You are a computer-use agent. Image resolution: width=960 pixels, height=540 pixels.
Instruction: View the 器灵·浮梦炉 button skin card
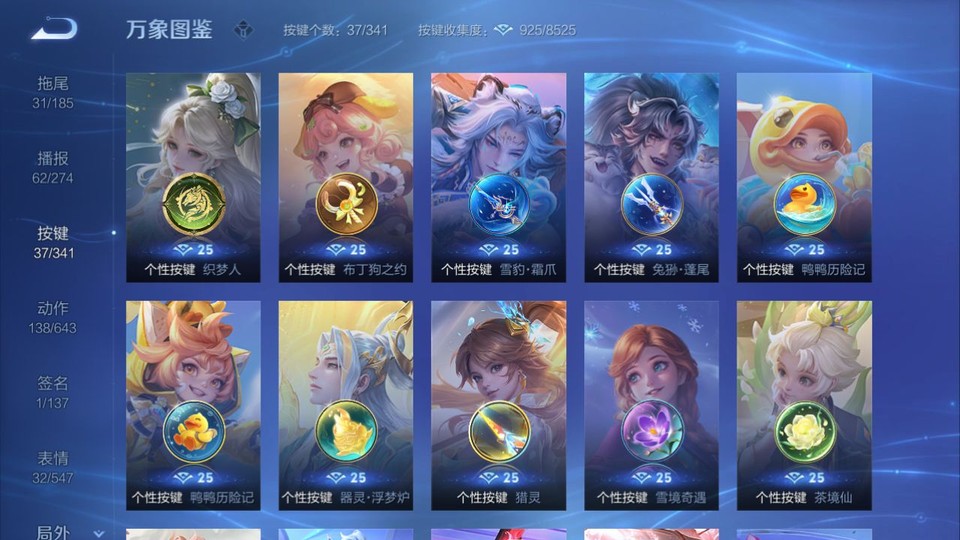(346, 405)
